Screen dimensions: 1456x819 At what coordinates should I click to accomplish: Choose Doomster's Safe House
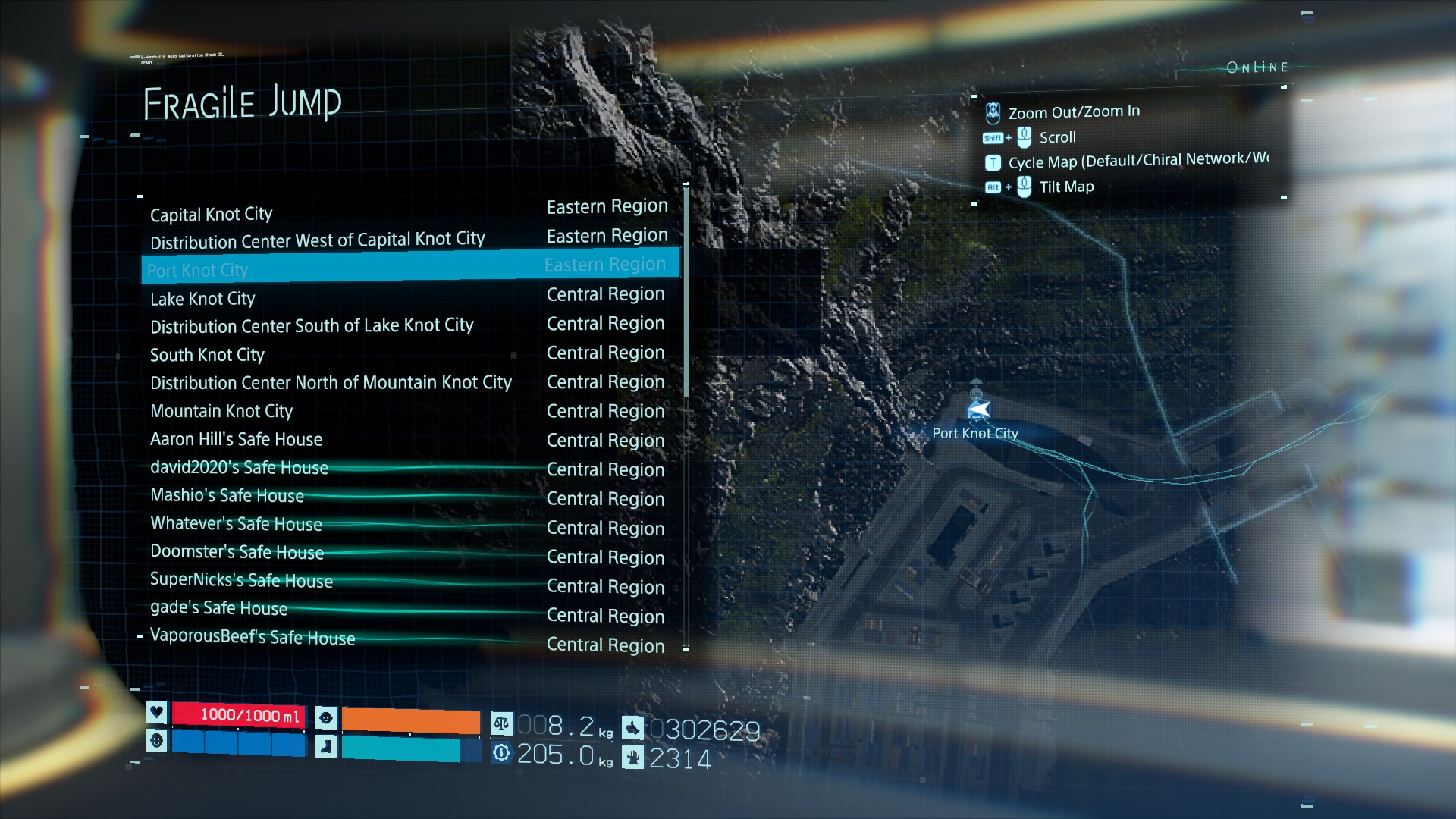click(x=237, y=552)
